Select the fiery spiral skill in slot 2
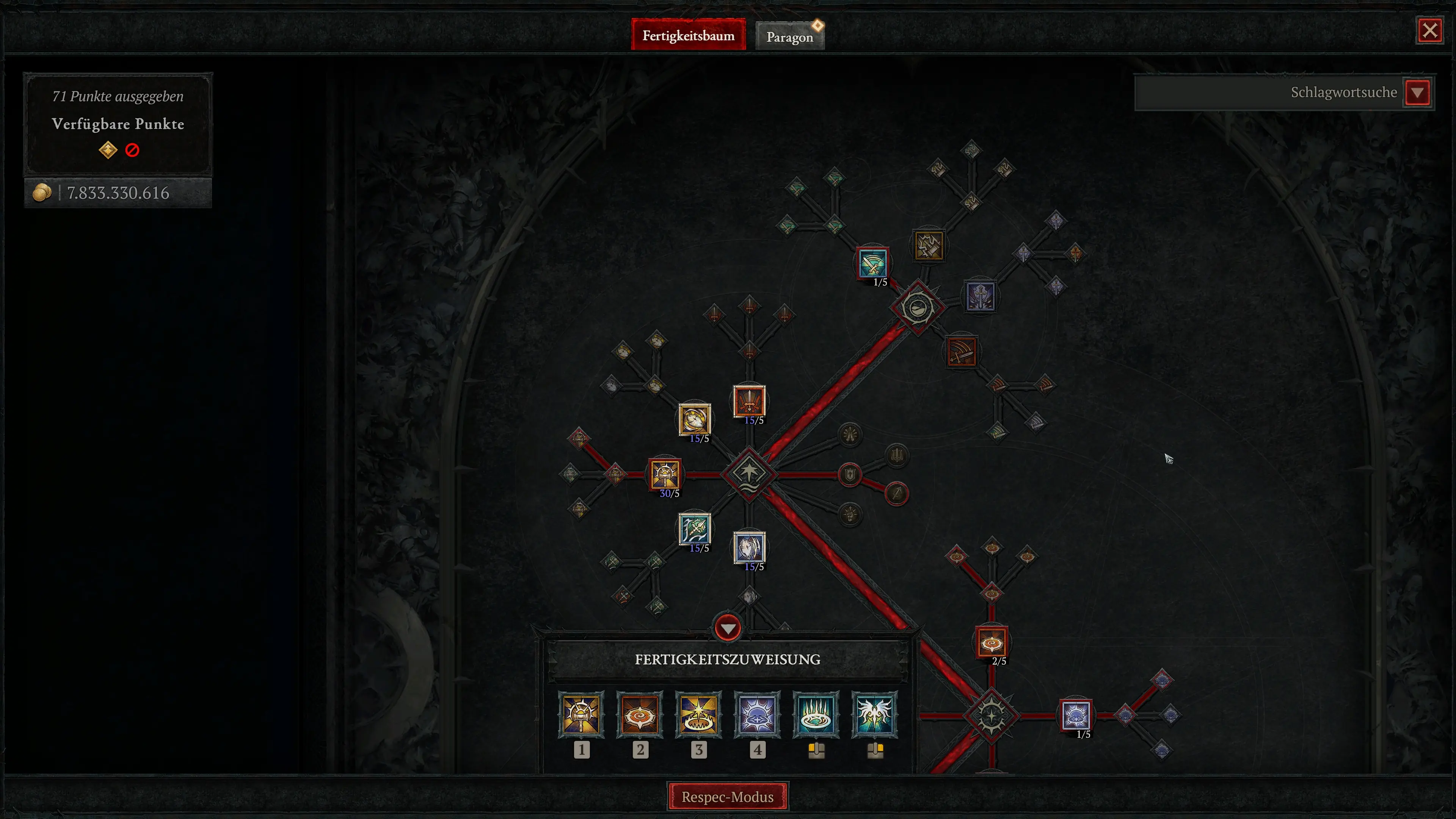 point(640,715)
